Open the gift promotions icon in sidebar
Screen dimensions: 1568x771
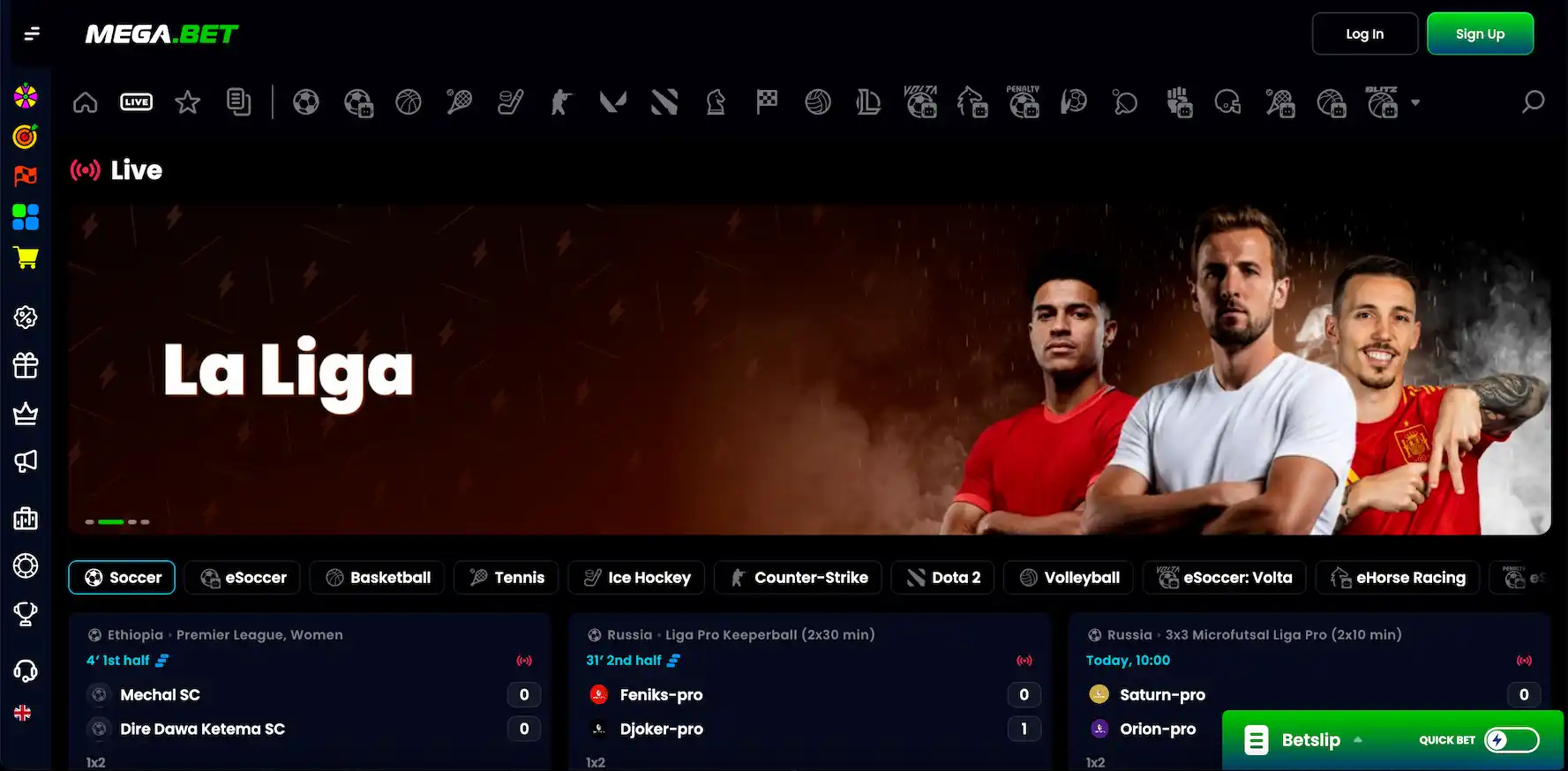coord(26,365)
